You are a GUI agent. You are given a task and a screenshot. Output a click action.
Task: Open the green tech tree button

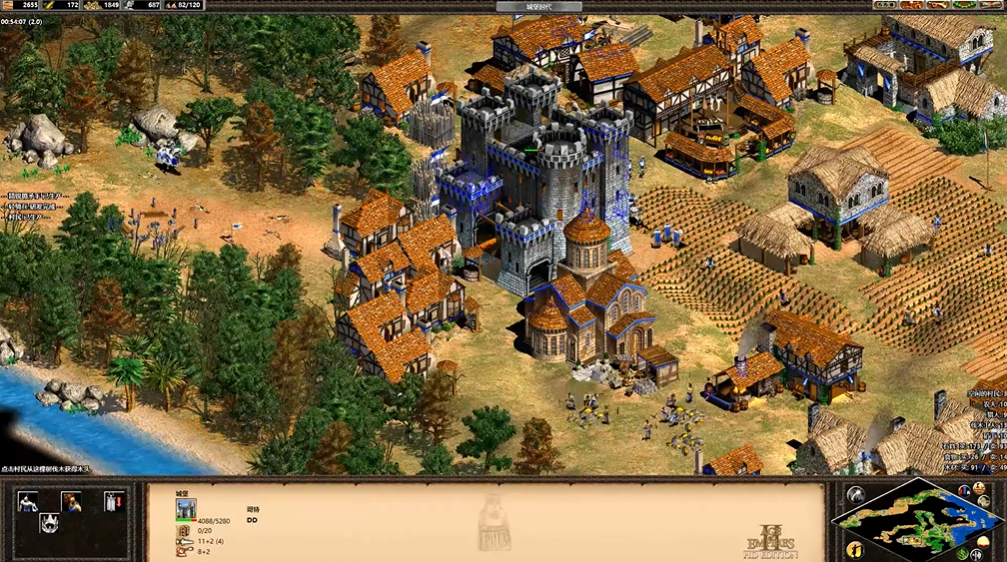tap(965, 5)
